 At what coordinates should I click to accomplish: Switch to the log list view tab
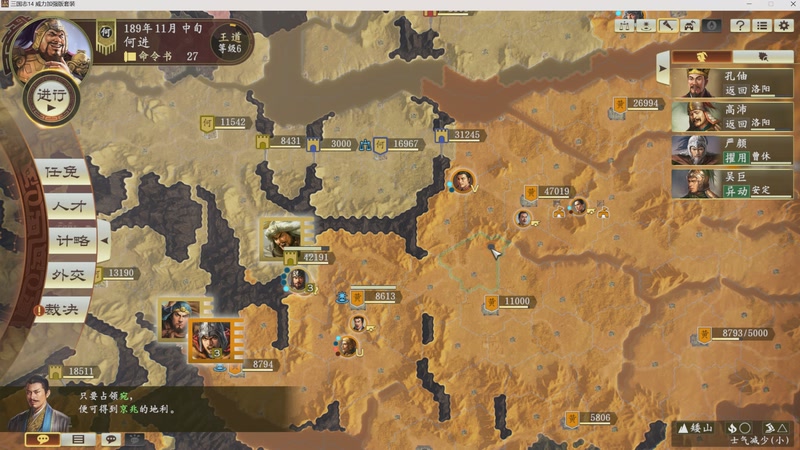tap(77, 439)
